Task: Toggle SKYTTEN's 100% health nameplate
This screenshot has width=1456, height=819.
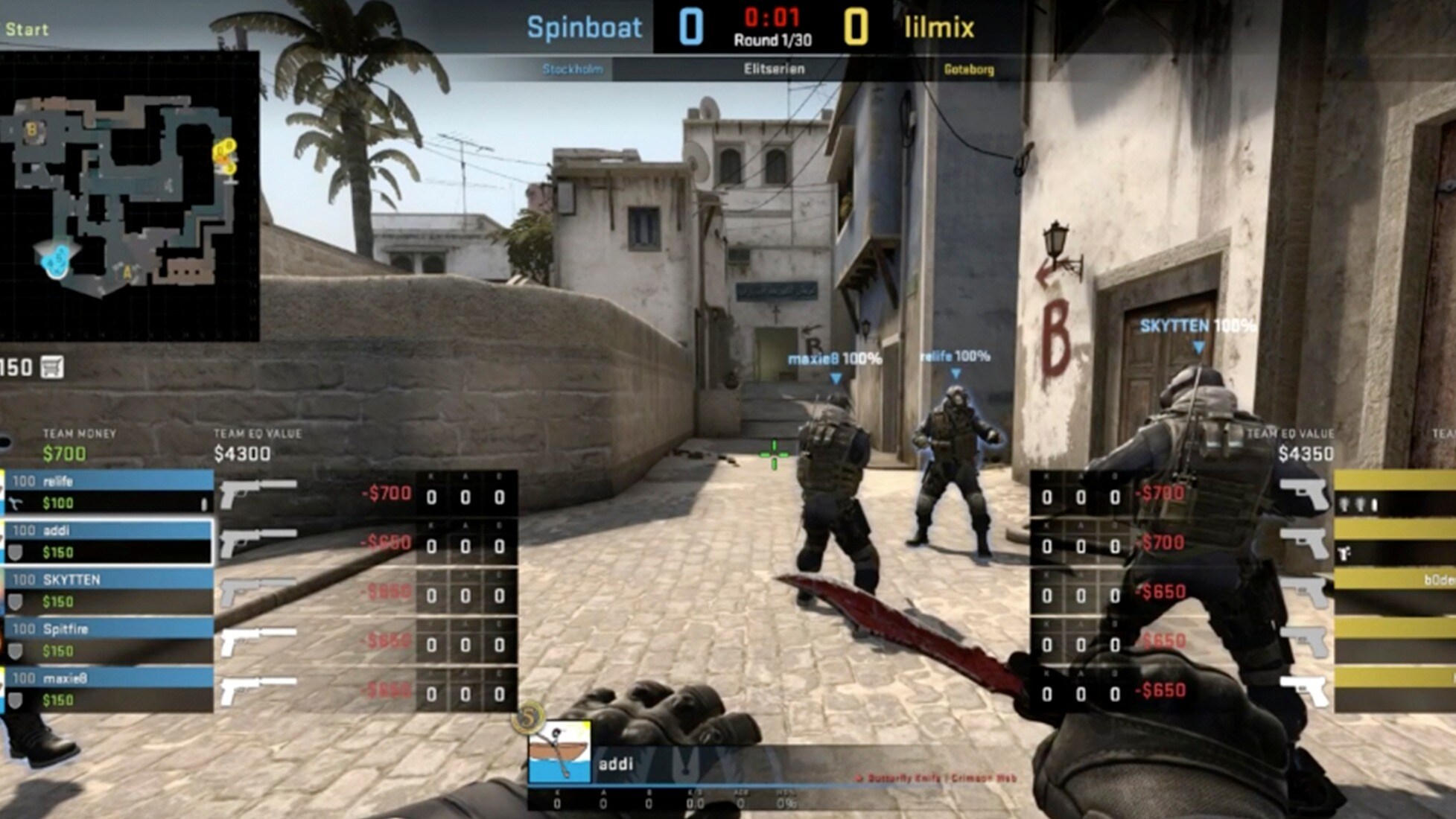Action: click(x=1198, y=324)
